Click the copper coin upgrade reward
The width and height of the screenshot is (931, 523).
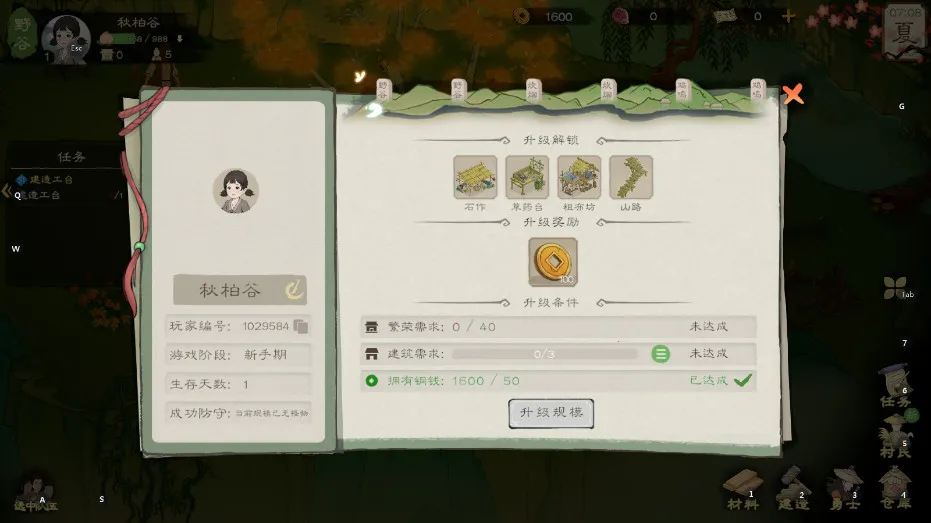click(x=552, y=261)
